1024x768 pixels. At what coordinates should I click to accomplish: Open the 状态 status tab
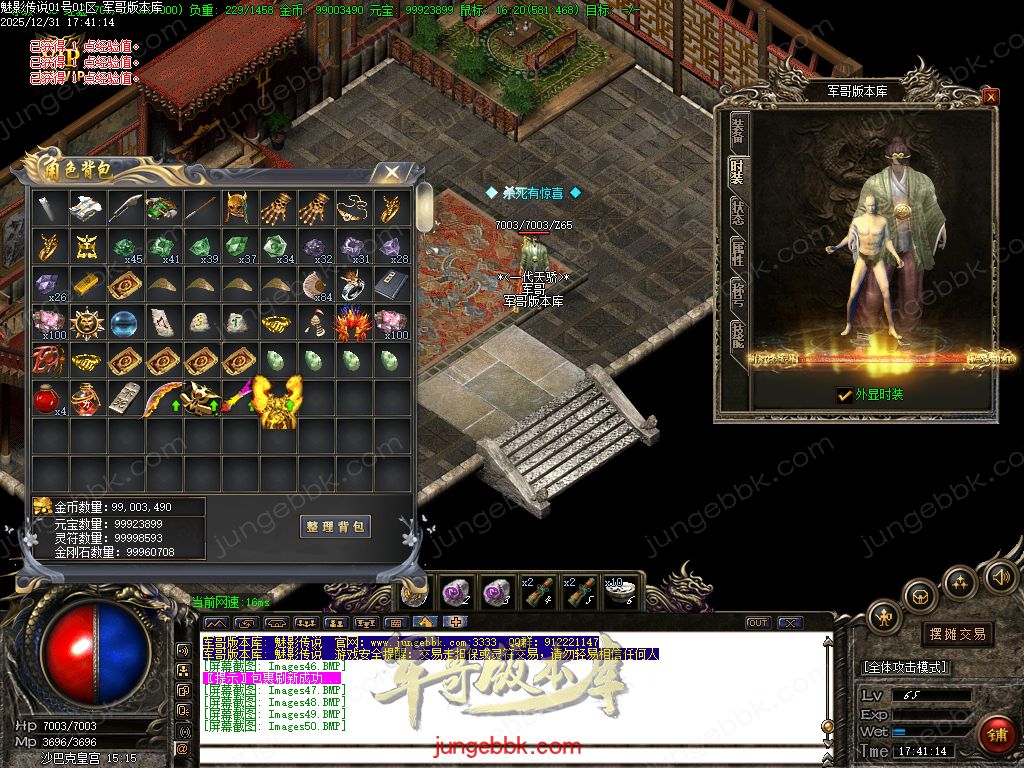(737, 213)
